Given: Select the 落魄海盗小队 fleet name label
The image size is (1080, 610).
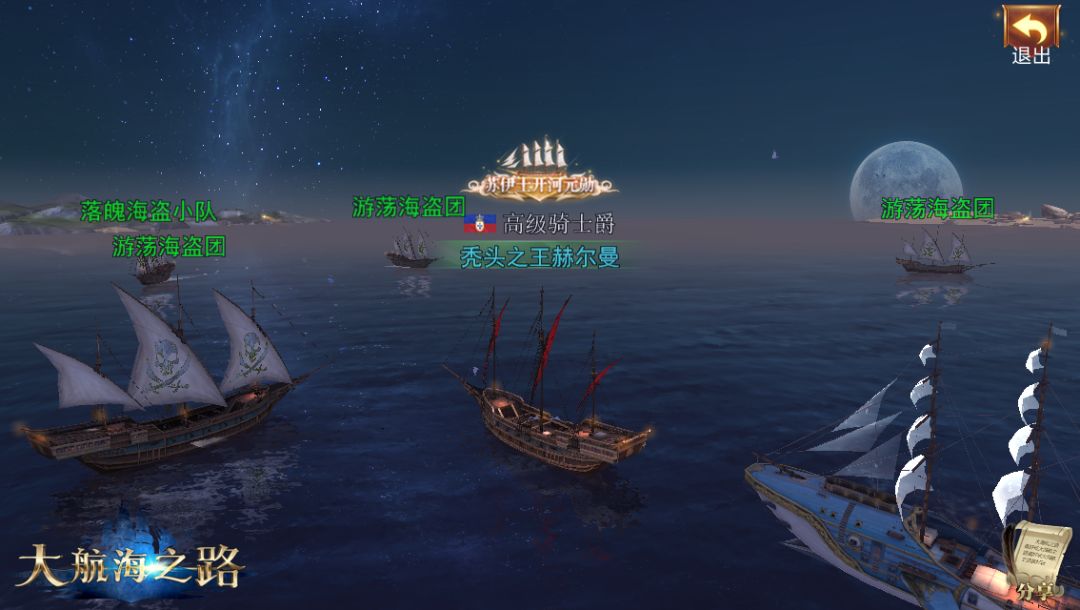Looking at the screenshot, I should (148, 212).
